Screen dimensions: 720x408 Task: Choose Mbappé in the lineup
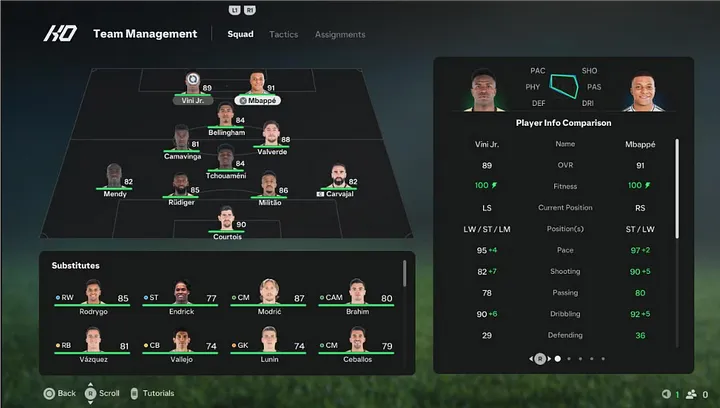click(x=257, y=88)
